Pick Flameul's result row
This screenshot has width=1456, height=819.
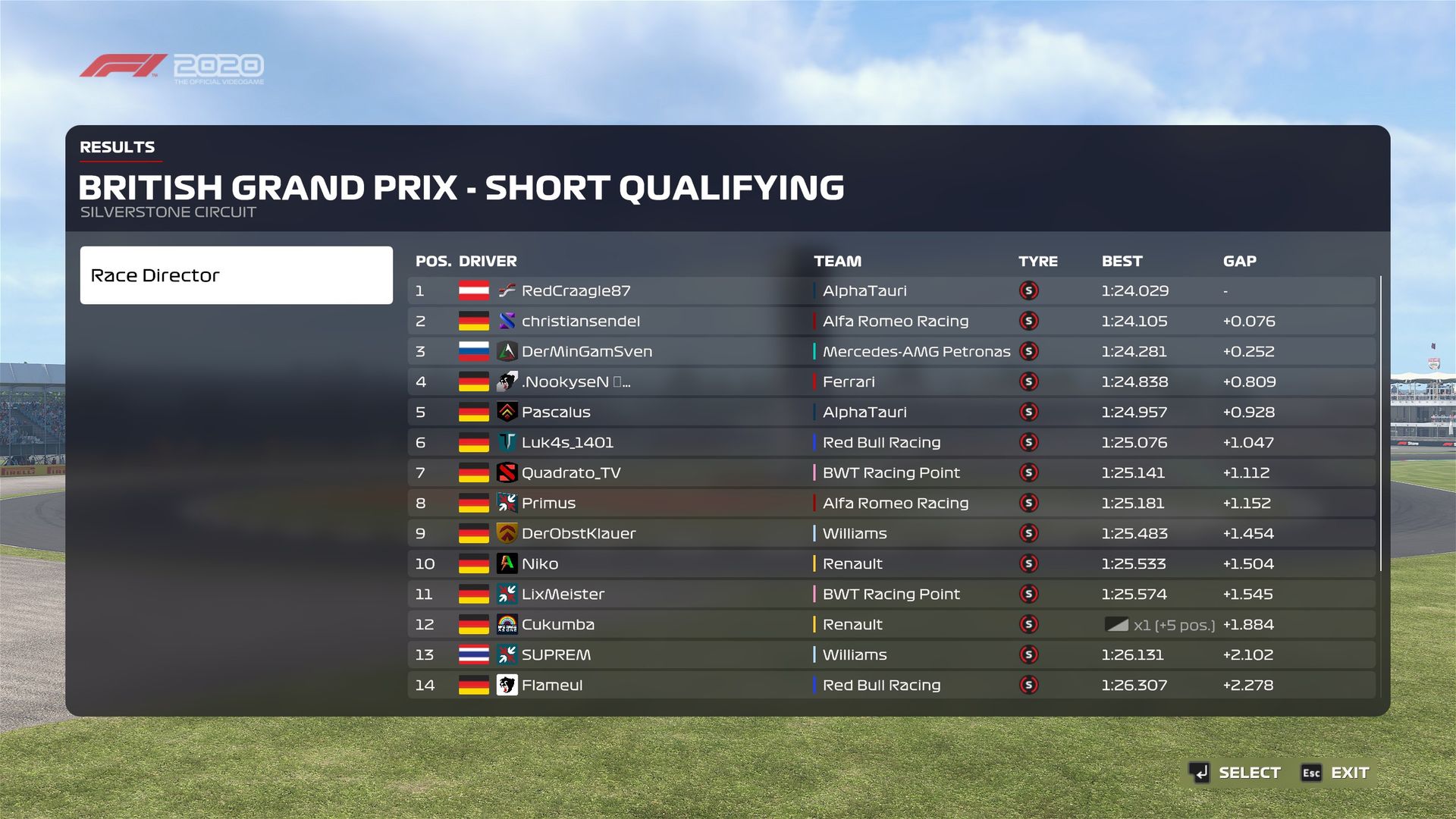point(891,685)
